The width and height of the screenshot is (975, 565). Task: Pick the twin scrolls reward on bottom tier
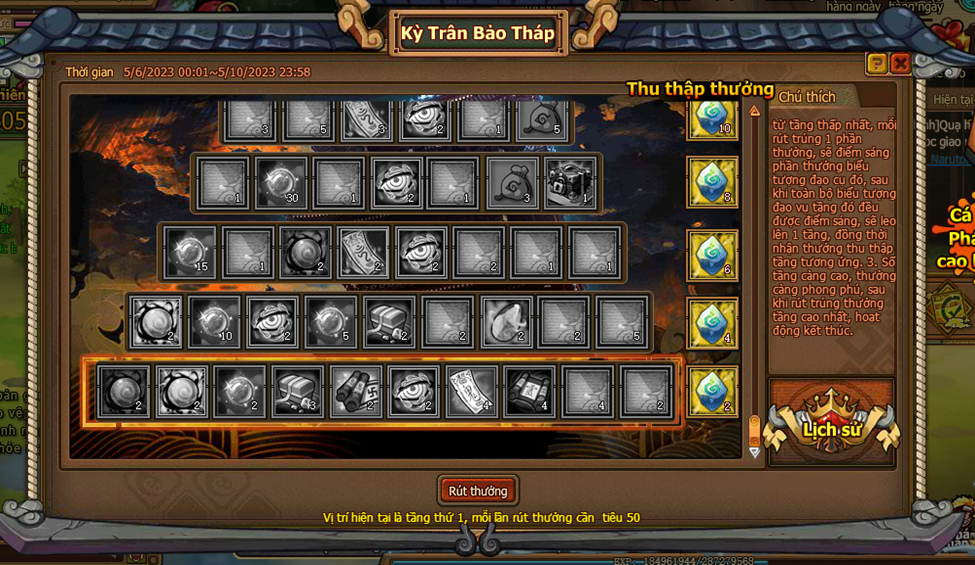click(x=355, y=391)
